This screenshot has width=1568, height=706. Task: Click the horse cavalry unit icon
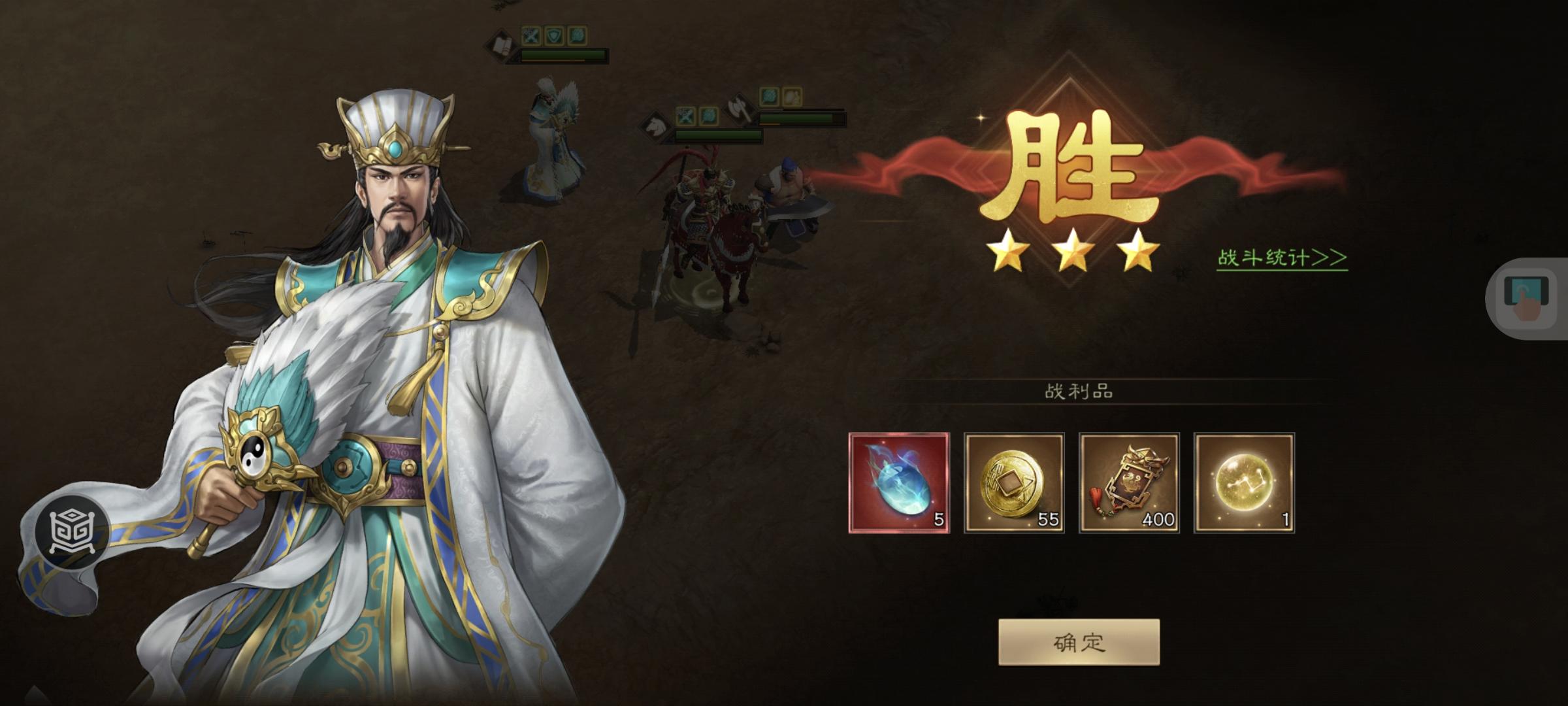(656, 127)
